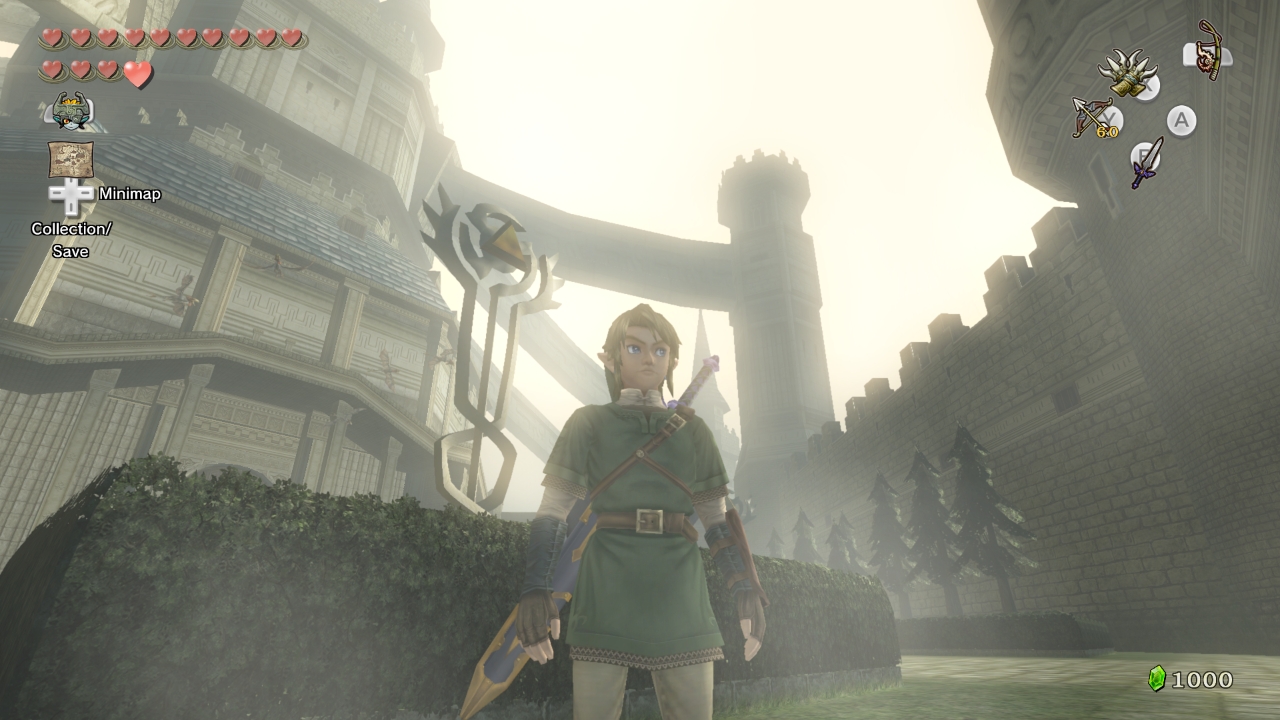Open the parchment map icon
1280x720 pixels.
[71, 159]
